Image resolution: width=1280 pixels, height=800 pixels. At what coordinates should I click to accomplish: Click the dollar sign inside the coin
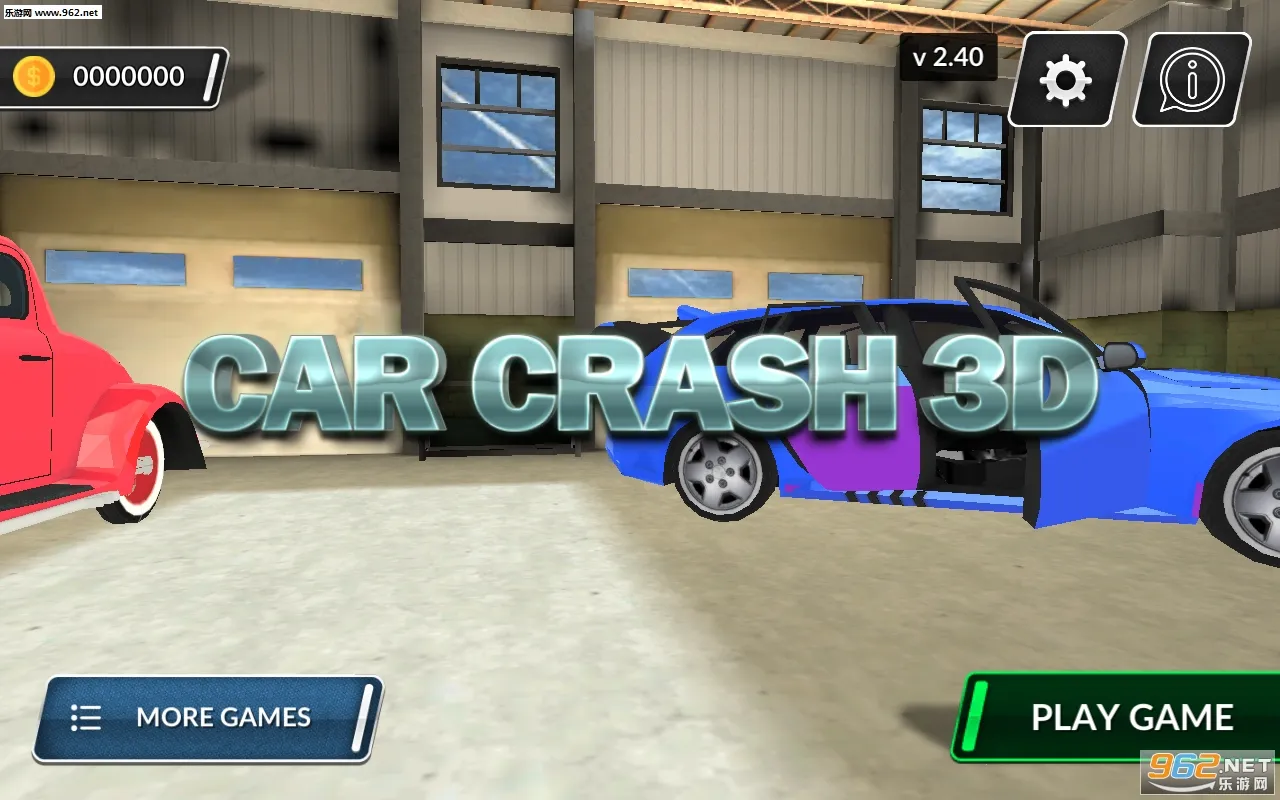(x=32, y=75)
